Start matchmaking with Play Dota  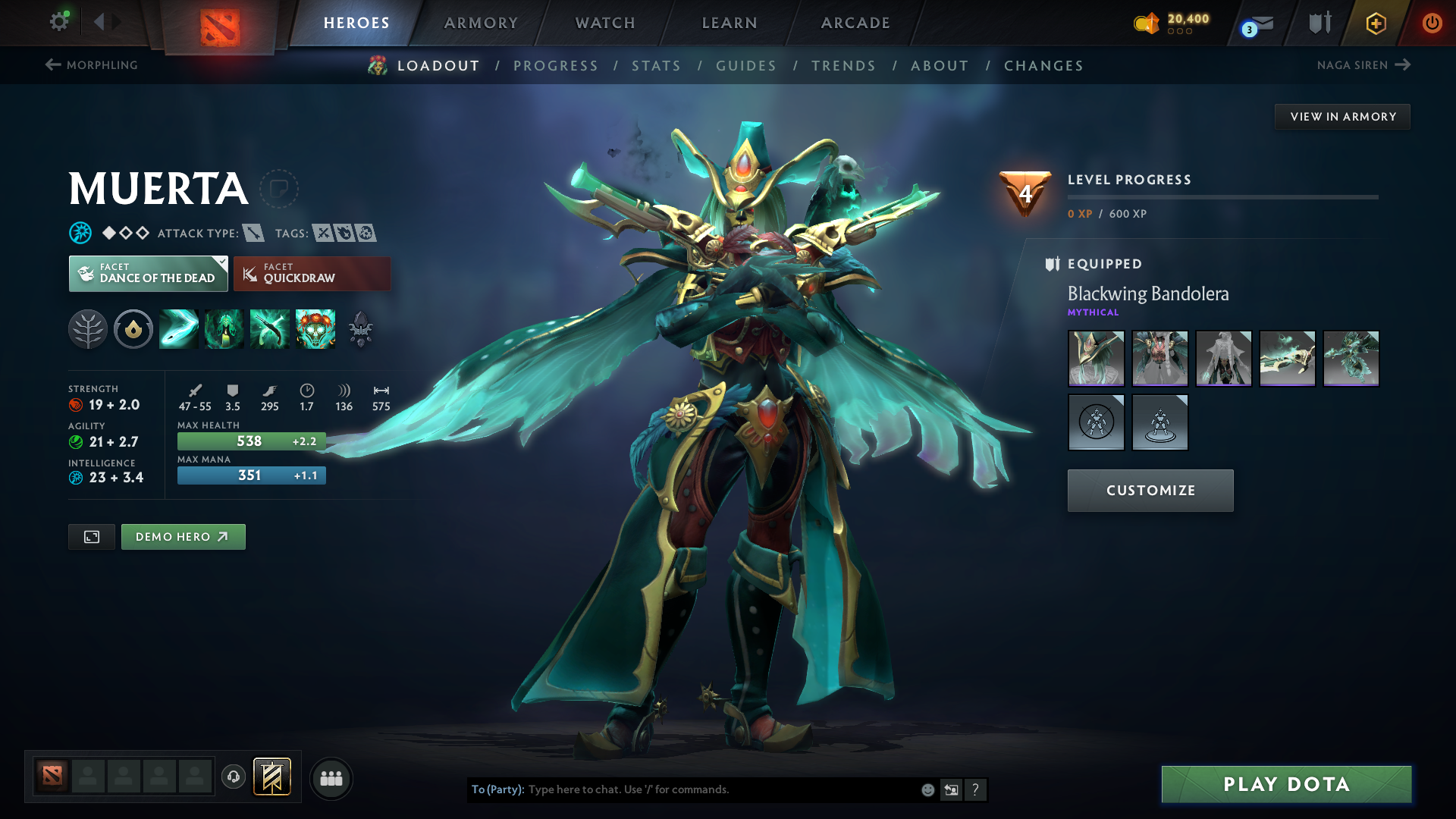tap(1286, 784)
